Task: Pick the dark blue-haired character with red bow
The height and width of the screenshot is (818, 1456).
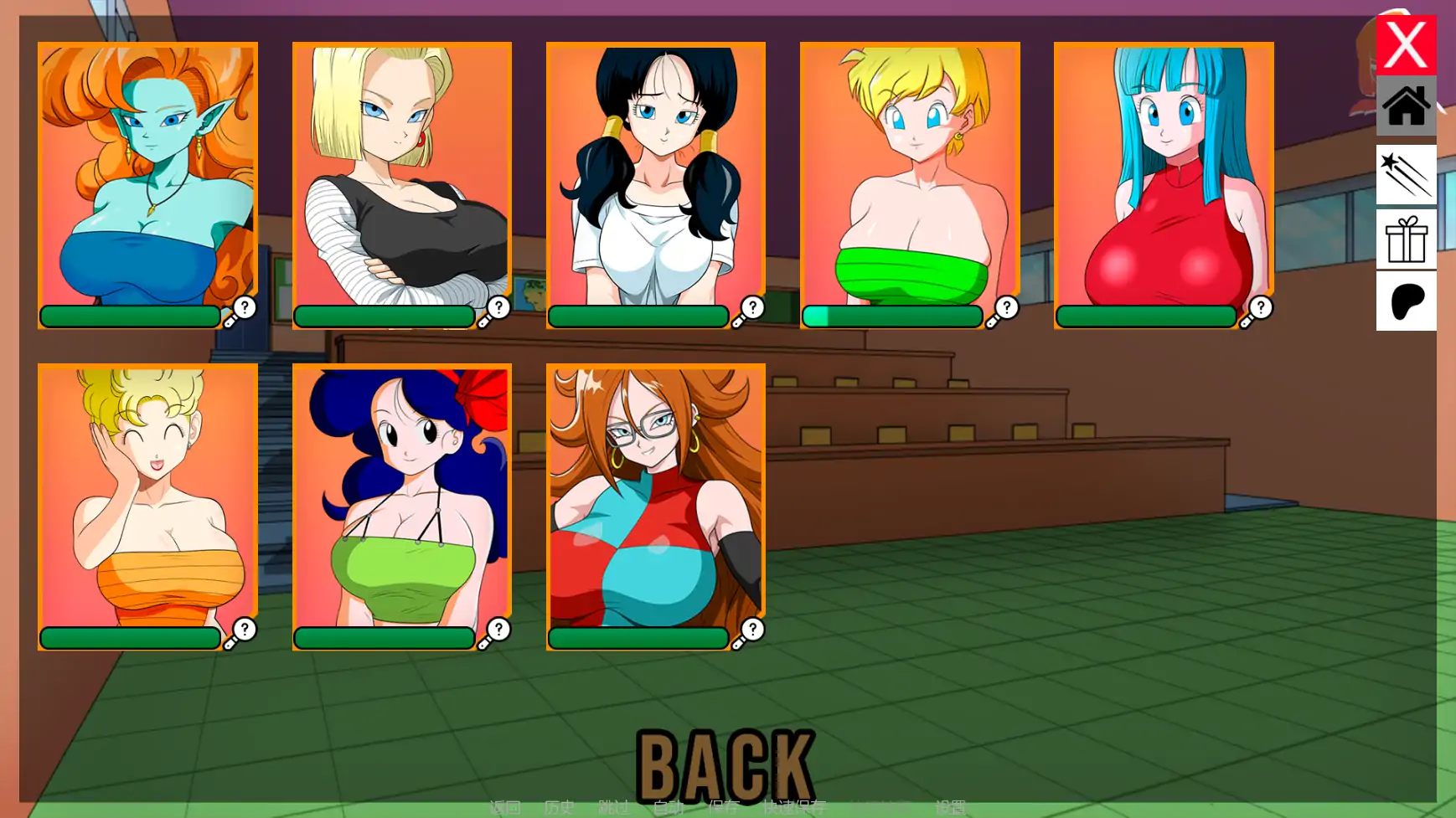Action: 401,498
